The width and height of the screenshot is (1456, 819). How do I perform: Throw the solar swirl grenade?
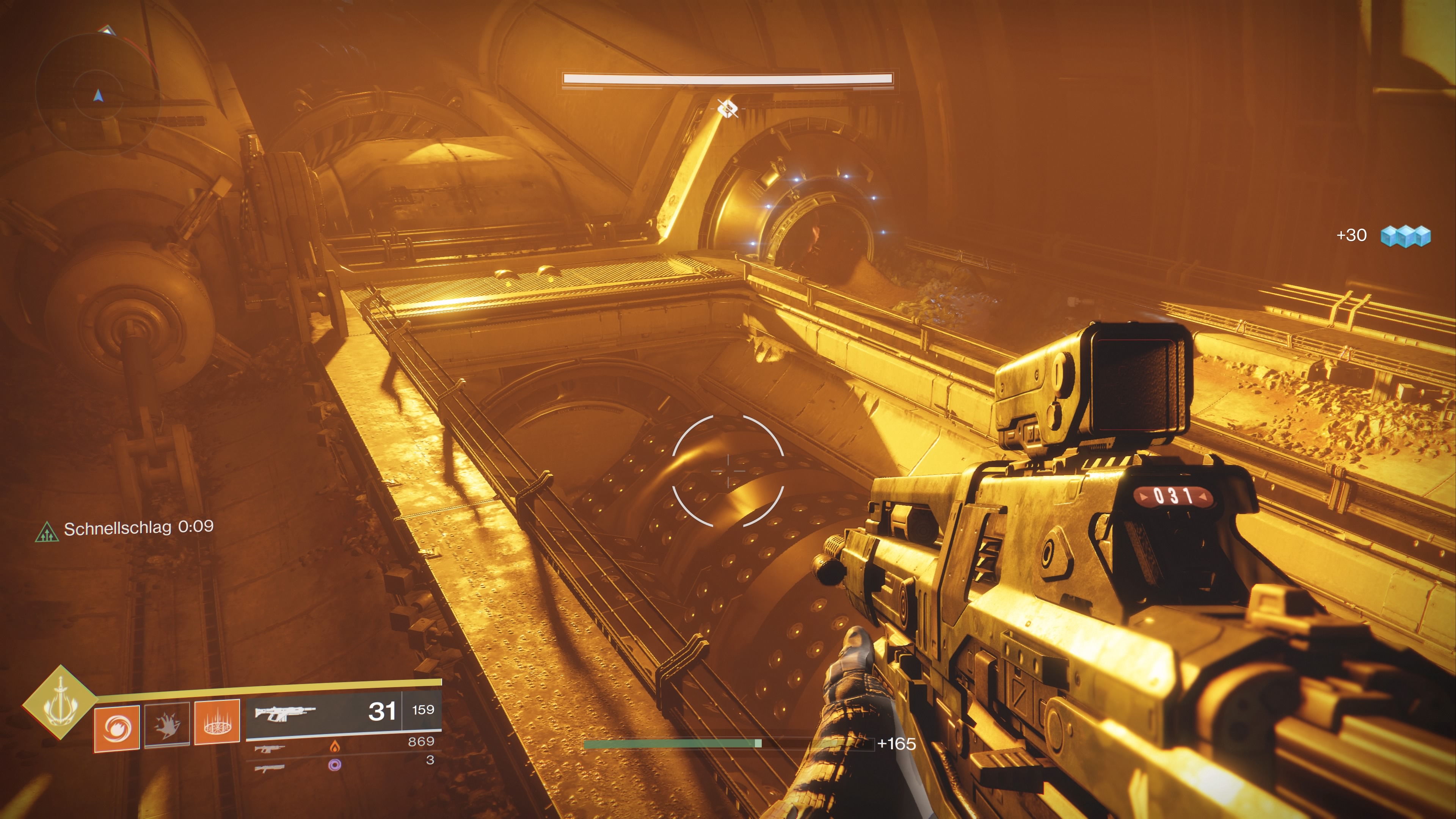point(117,728)
